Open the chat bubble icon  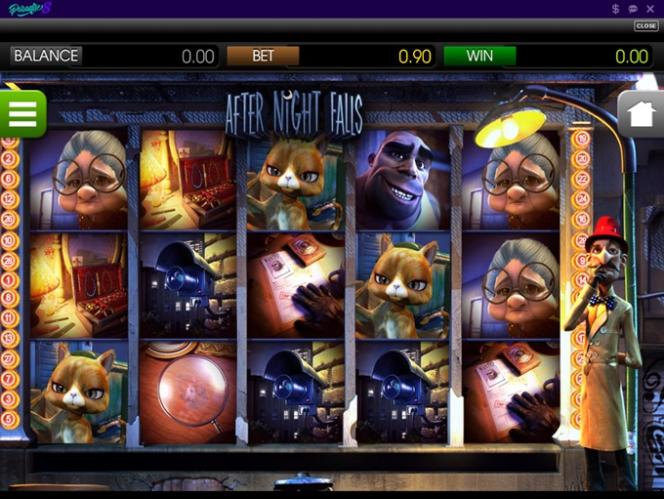[633, 8]
